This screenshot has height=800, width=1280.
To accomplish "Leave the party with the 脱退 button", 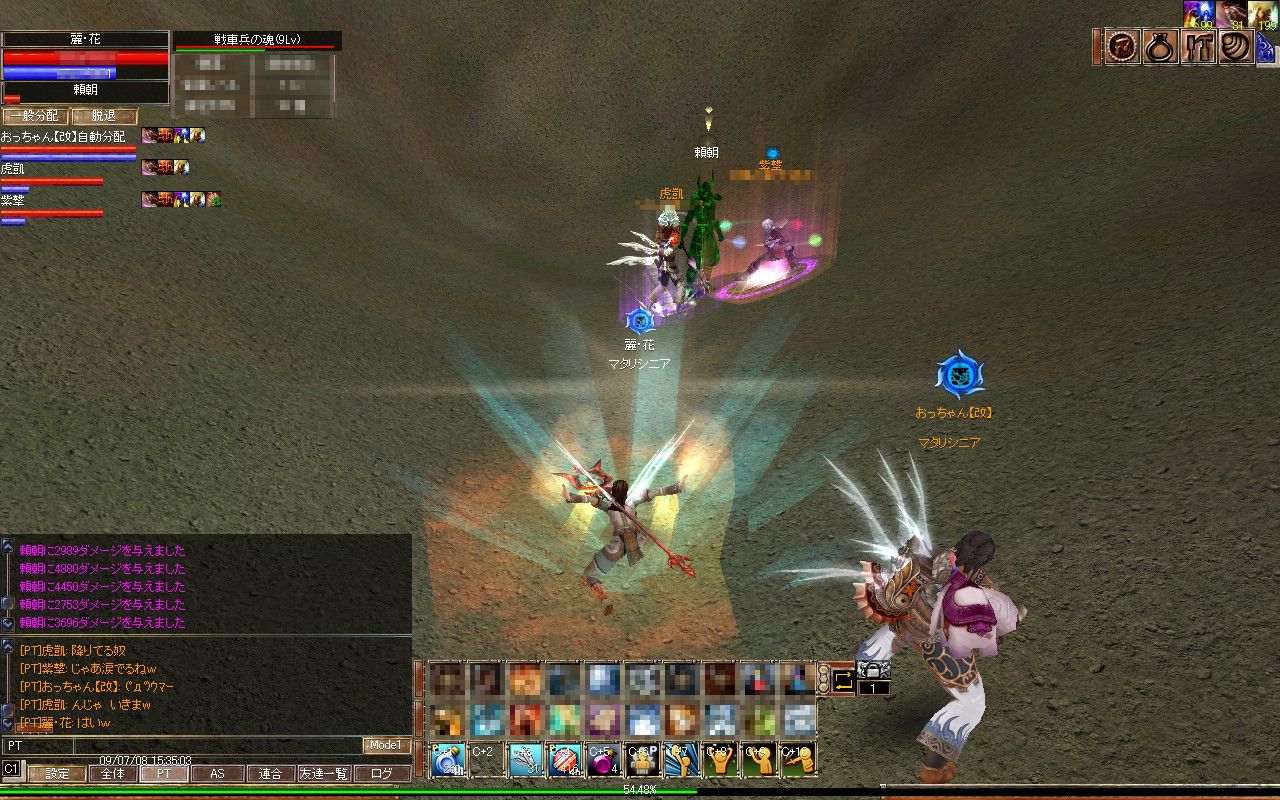I will pos(103,116).
